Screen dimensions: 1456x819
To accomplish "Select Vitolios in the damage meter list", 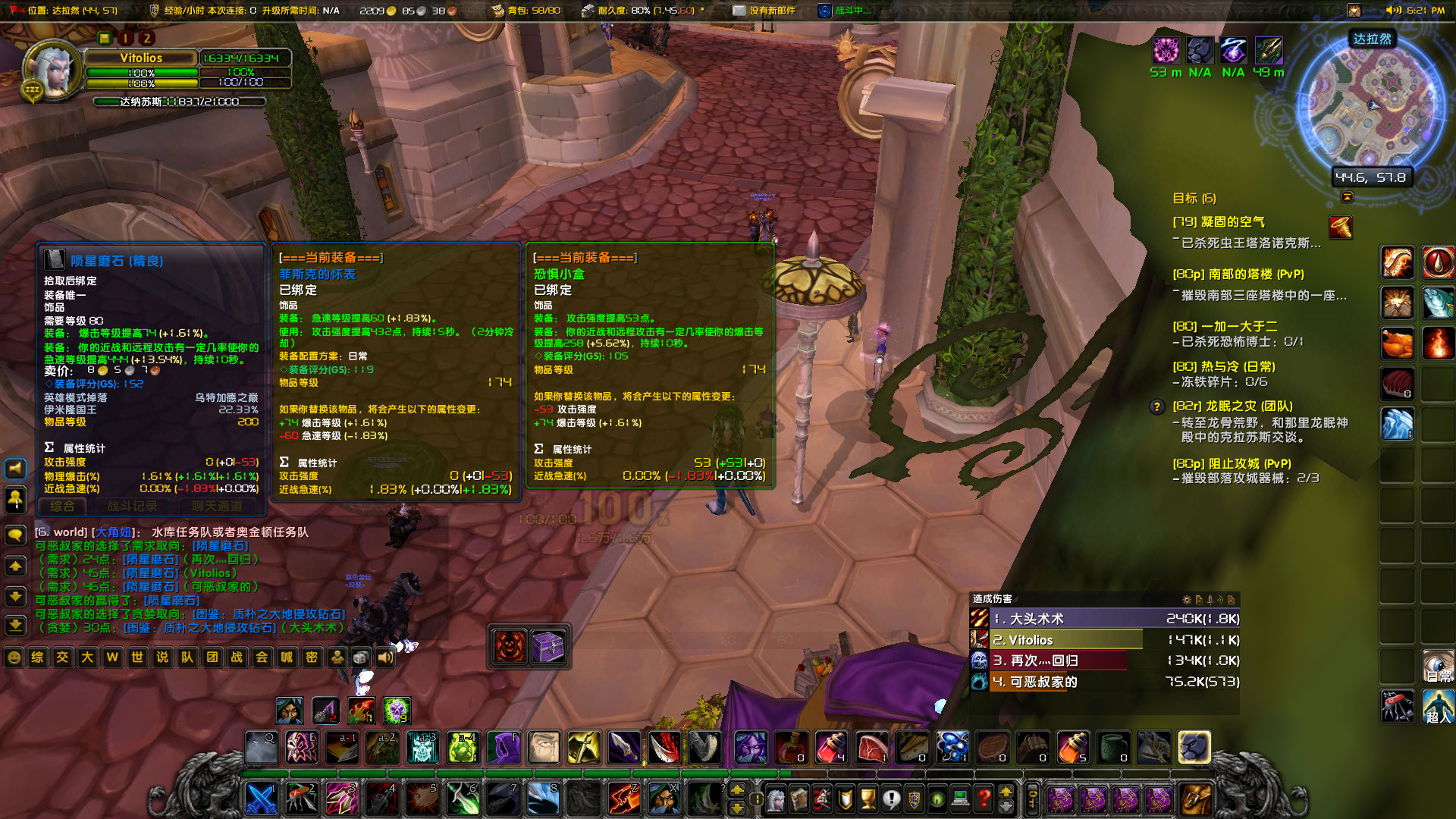I will [x=1062, y=639].
